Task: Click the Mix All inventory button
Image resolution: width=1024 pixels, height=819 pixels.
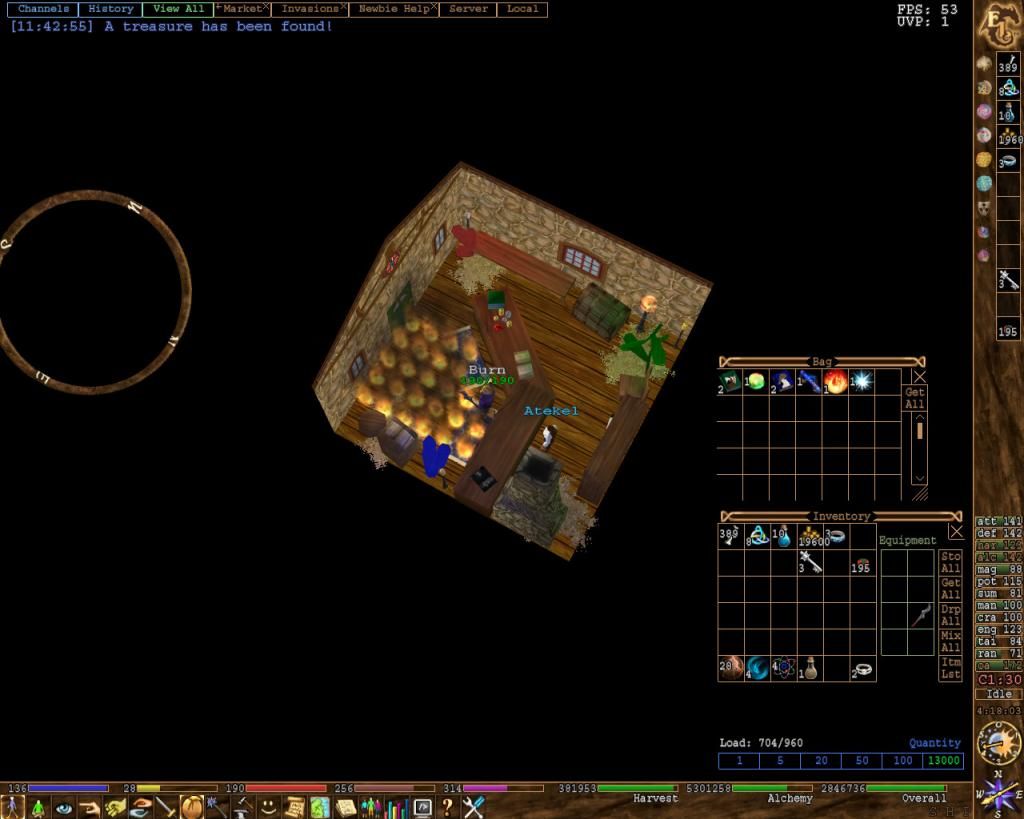Action: pyautogui.click(x=951, y=641)
